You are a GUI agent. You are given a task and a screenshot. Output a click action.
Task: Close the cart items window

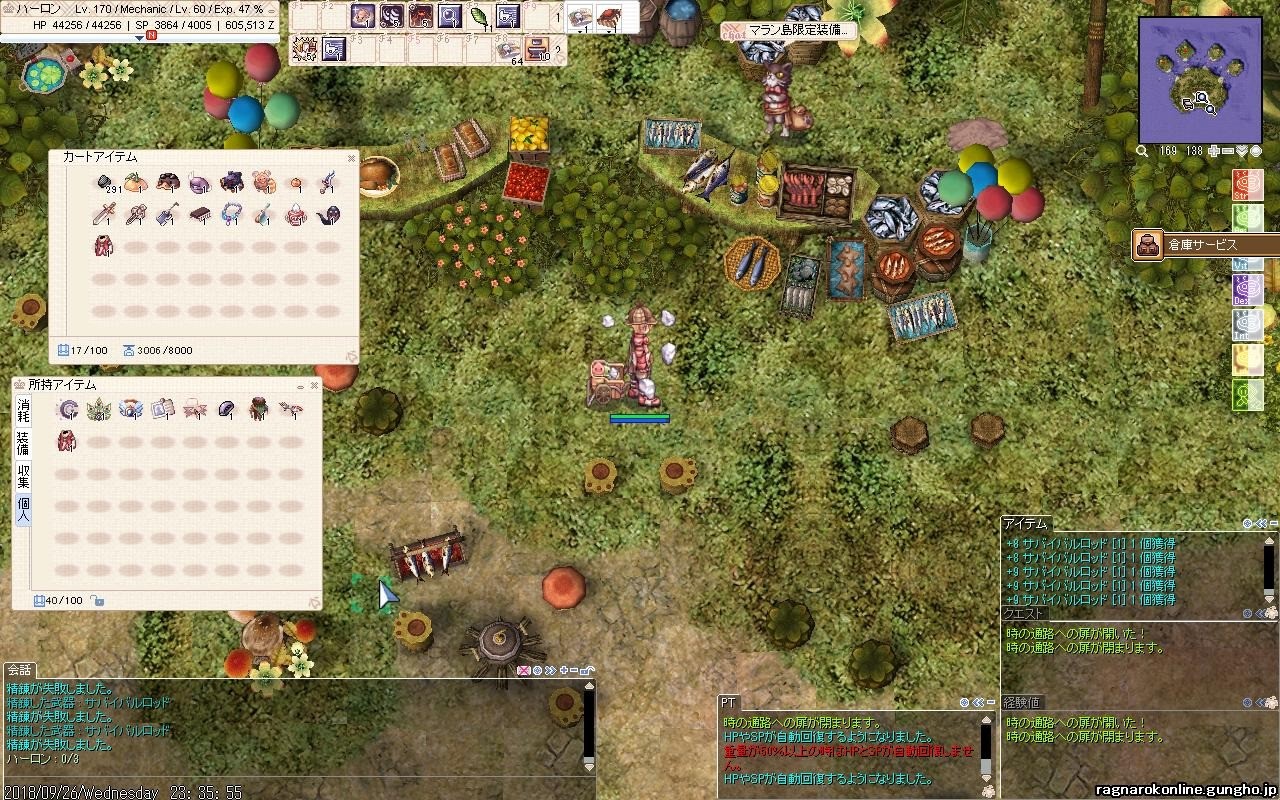(x=351, y=157)
